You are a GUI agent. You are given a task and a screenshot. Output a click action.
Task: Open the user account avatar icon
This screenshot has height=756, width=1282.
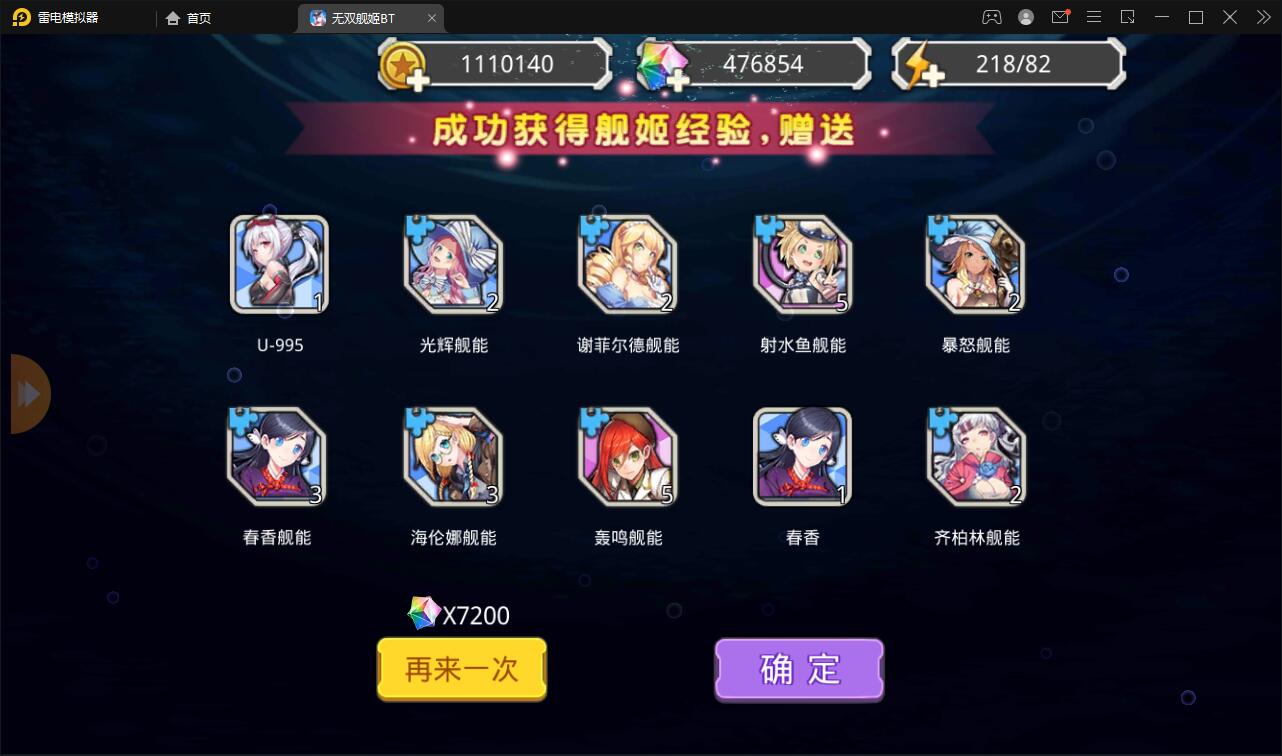click(x=1025, y=17)
